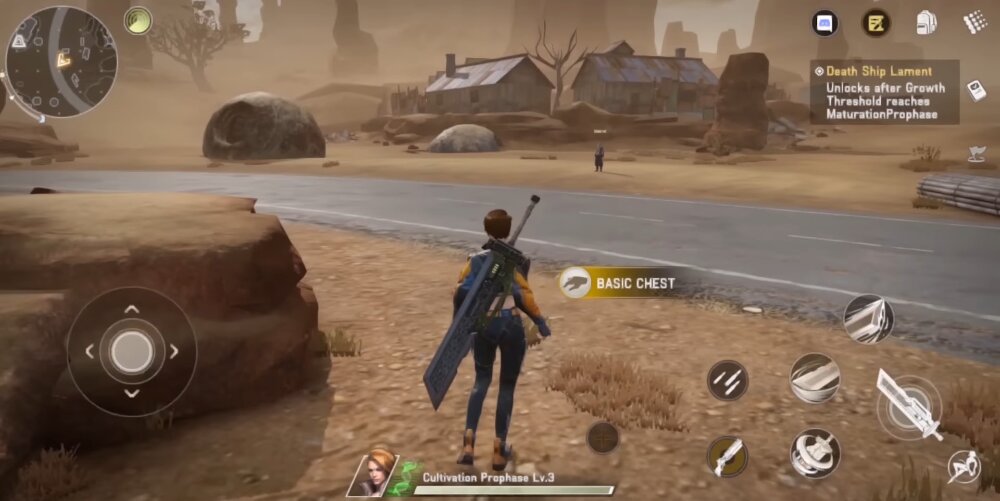Tap the flag marker icon
The width and height of the screenshot is (1000, 501).
click(x=976, y=154)
